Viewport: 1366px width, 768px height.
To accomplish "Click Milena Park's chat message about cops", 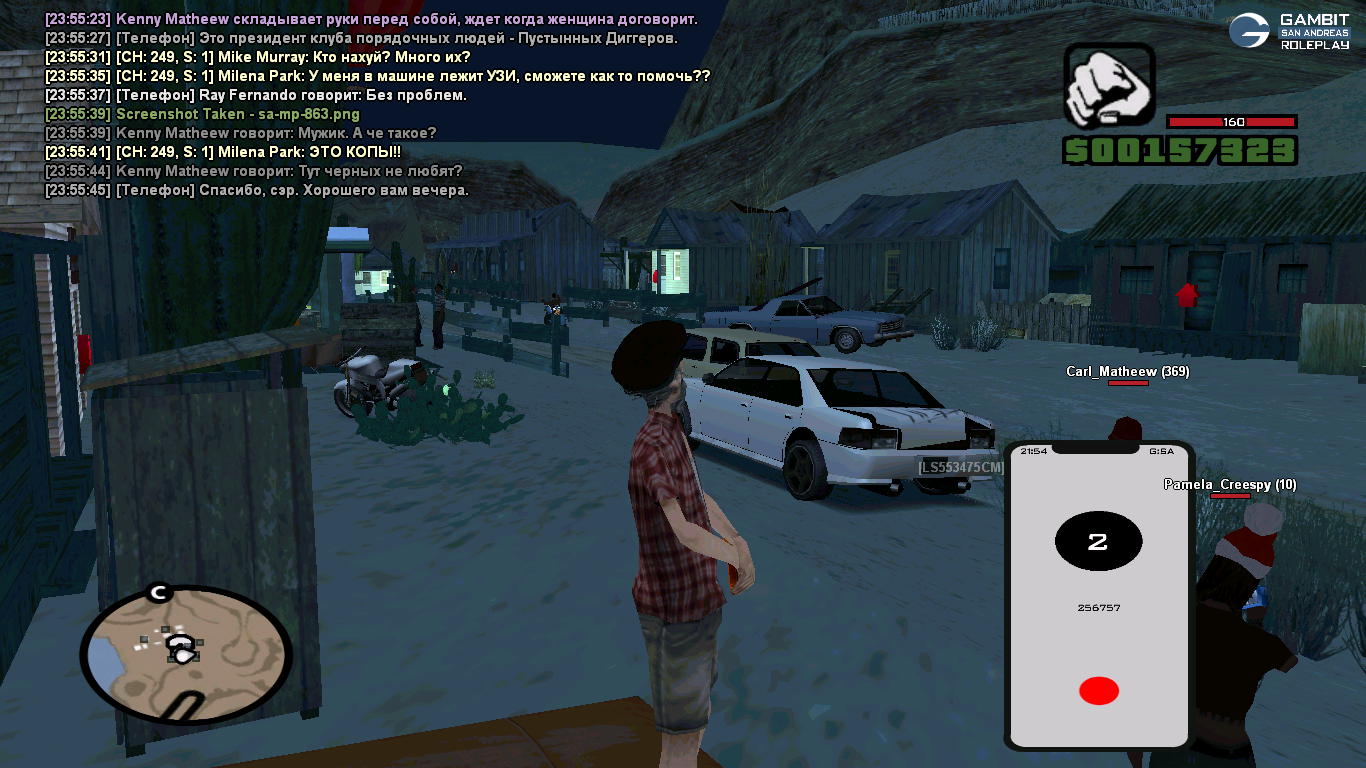I will coord(223,152).
